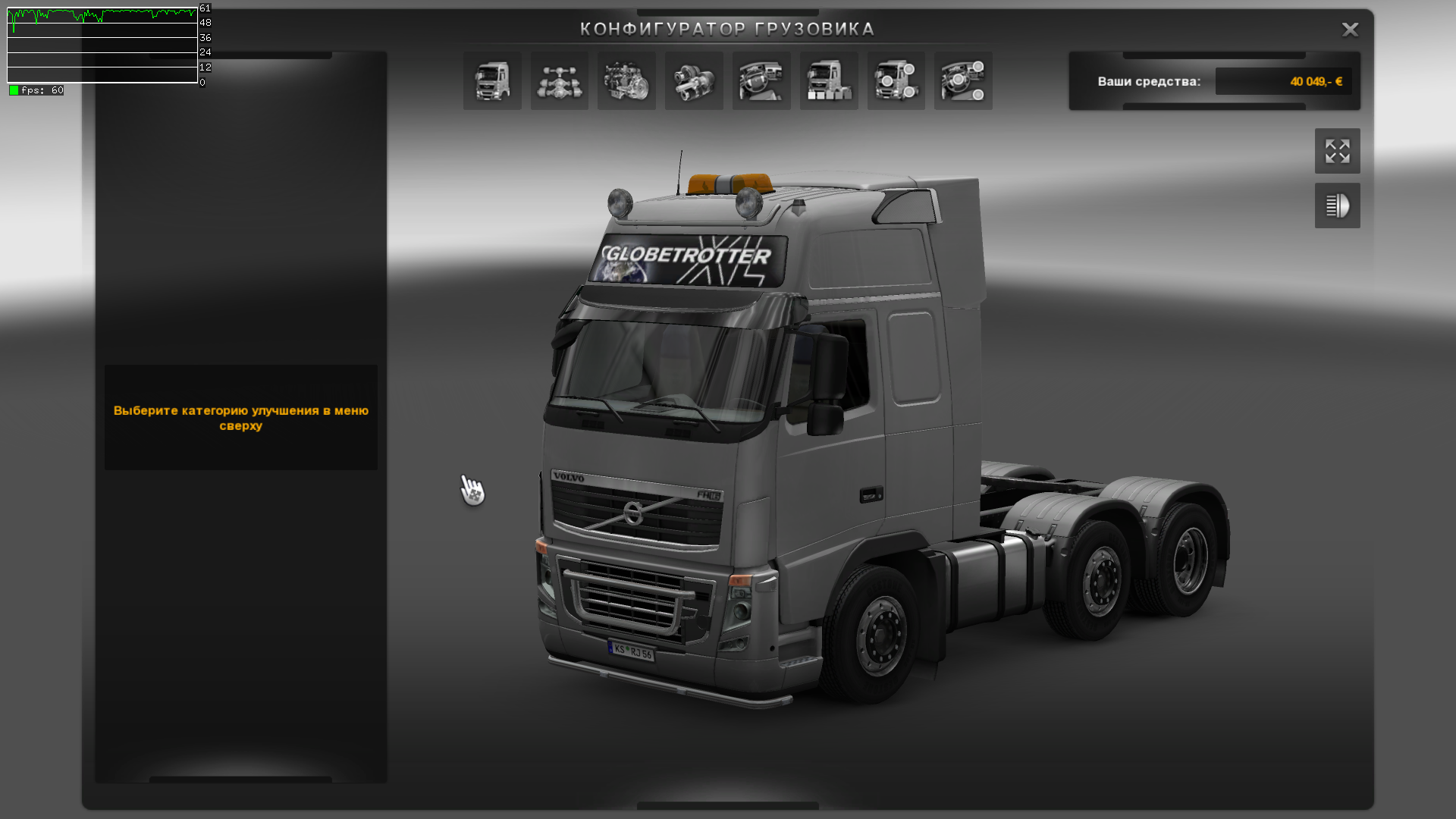Select the cabin upgrade category
1456x819 pixels.
coord(492,81)
